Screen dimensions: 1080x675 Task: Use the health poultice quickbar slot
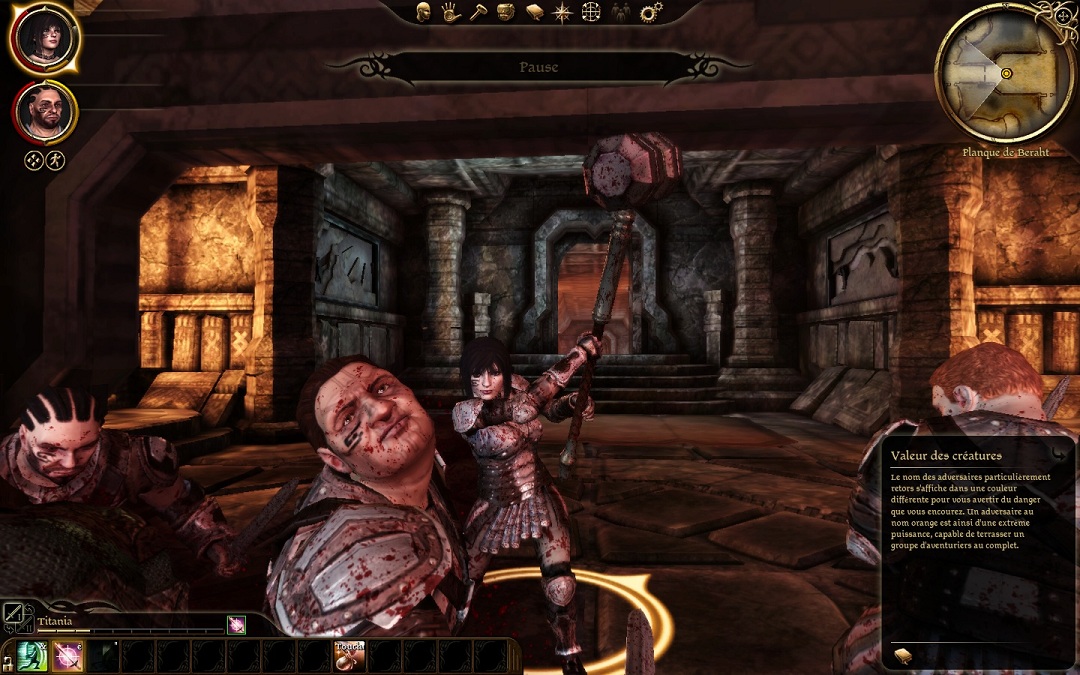pyautogui.click(x=349, y=656)
